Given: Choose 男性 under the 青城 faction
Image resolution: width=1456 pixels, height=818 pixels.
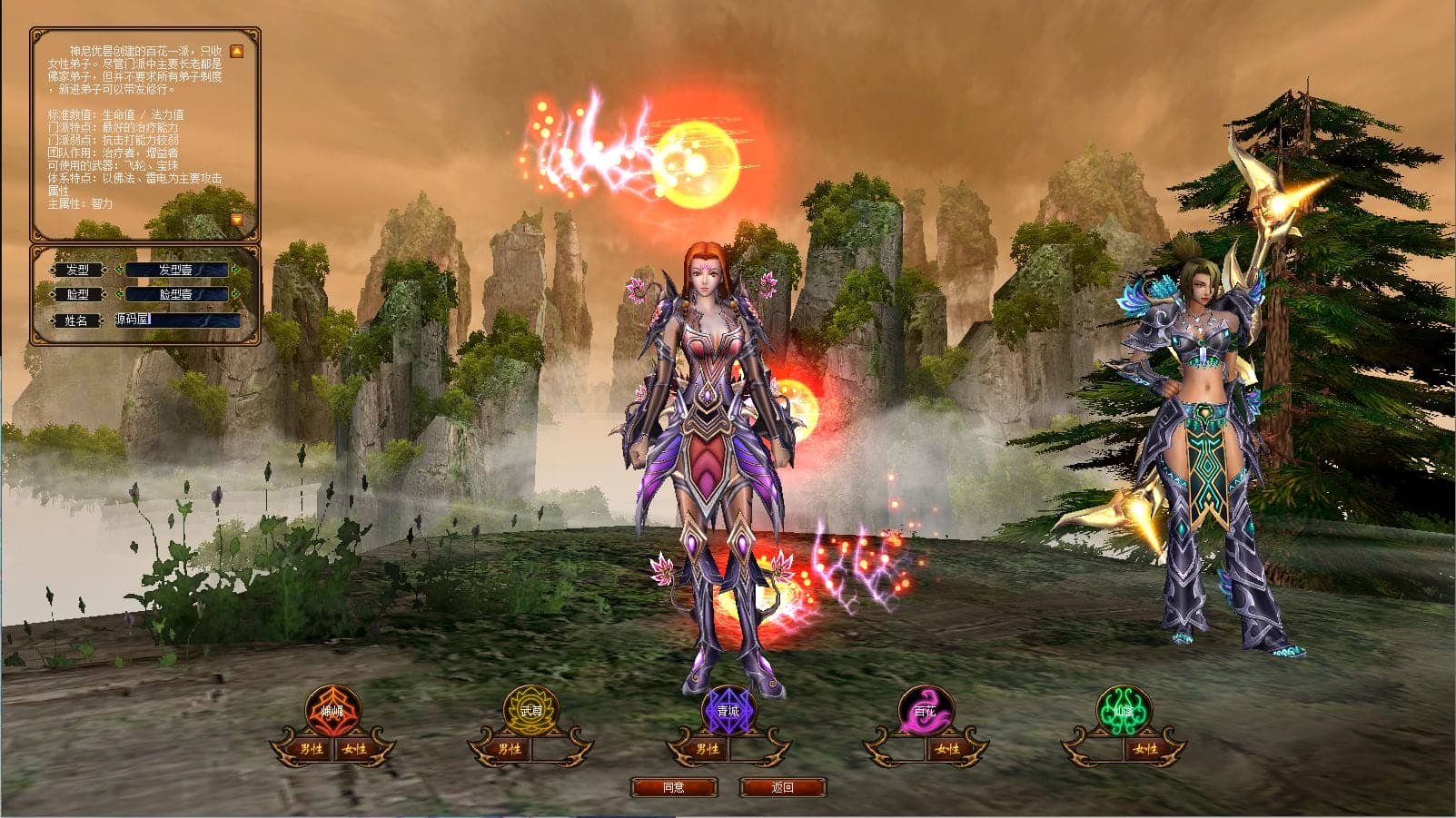Looking at the screenshot, I should [707, 749].
